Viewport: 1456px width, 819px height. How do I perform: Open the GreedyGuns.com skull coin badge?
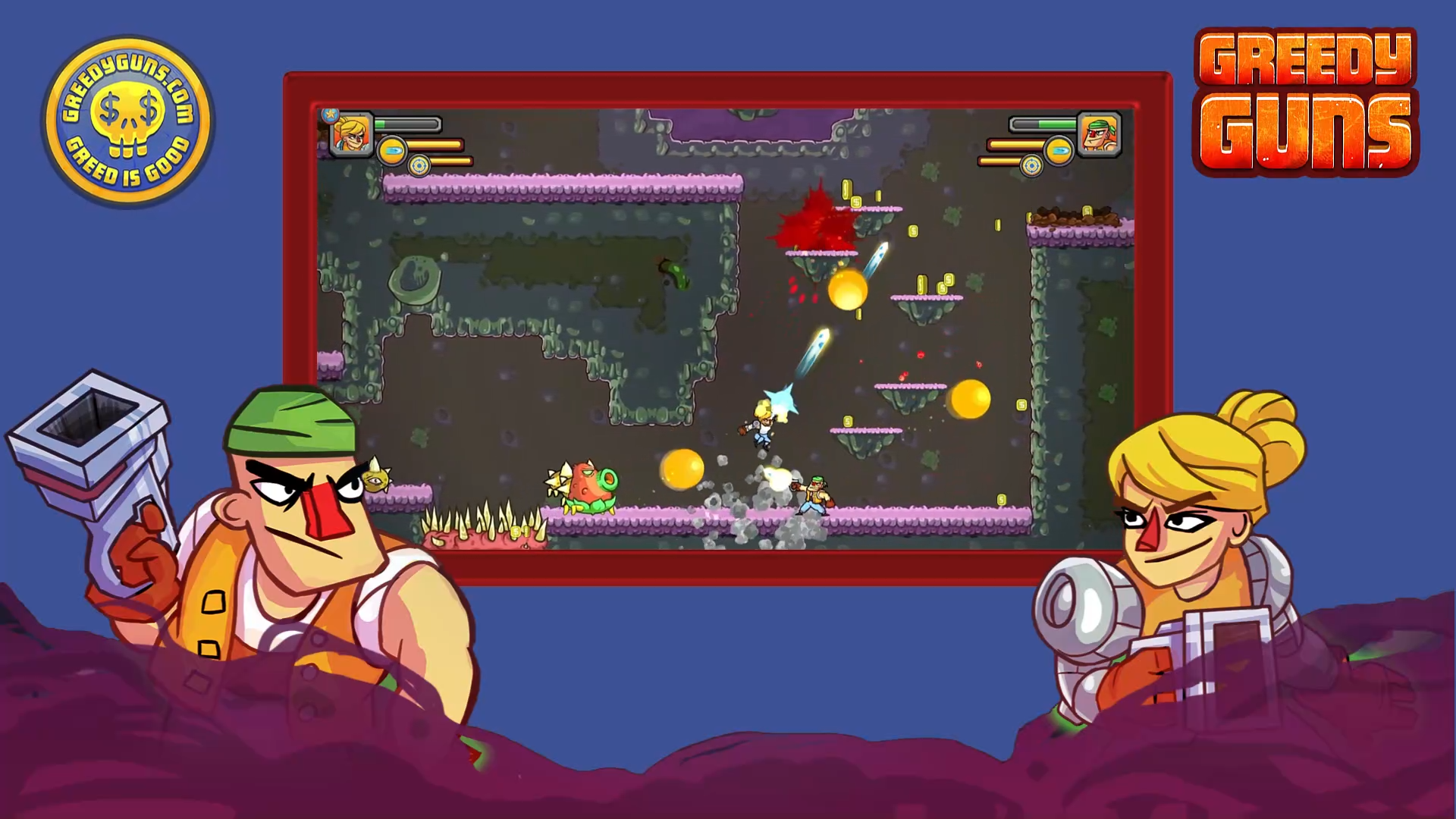click(x=128, y=121)
